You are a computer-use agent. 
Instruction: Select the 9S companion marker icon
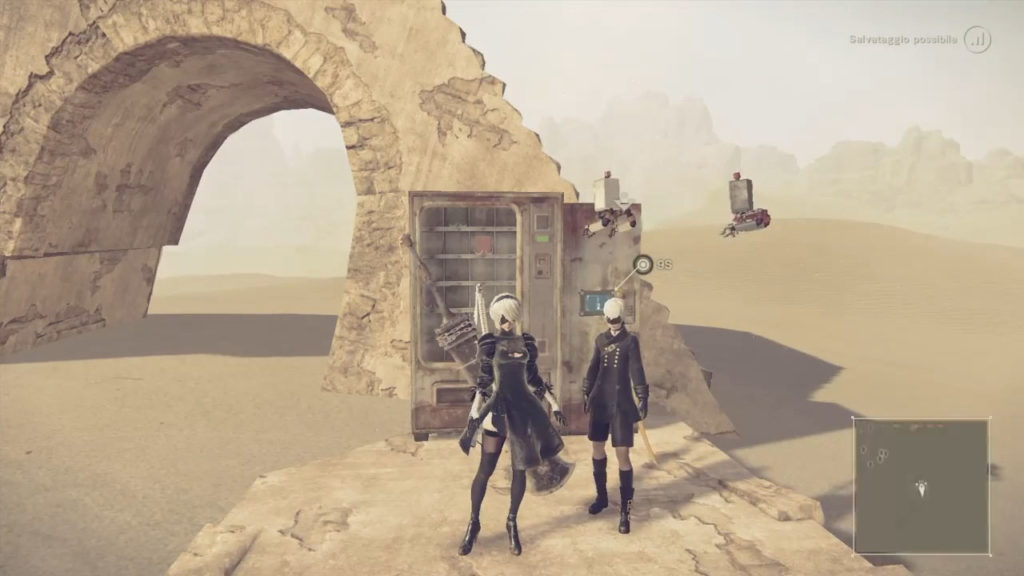[x=643, y=264]
